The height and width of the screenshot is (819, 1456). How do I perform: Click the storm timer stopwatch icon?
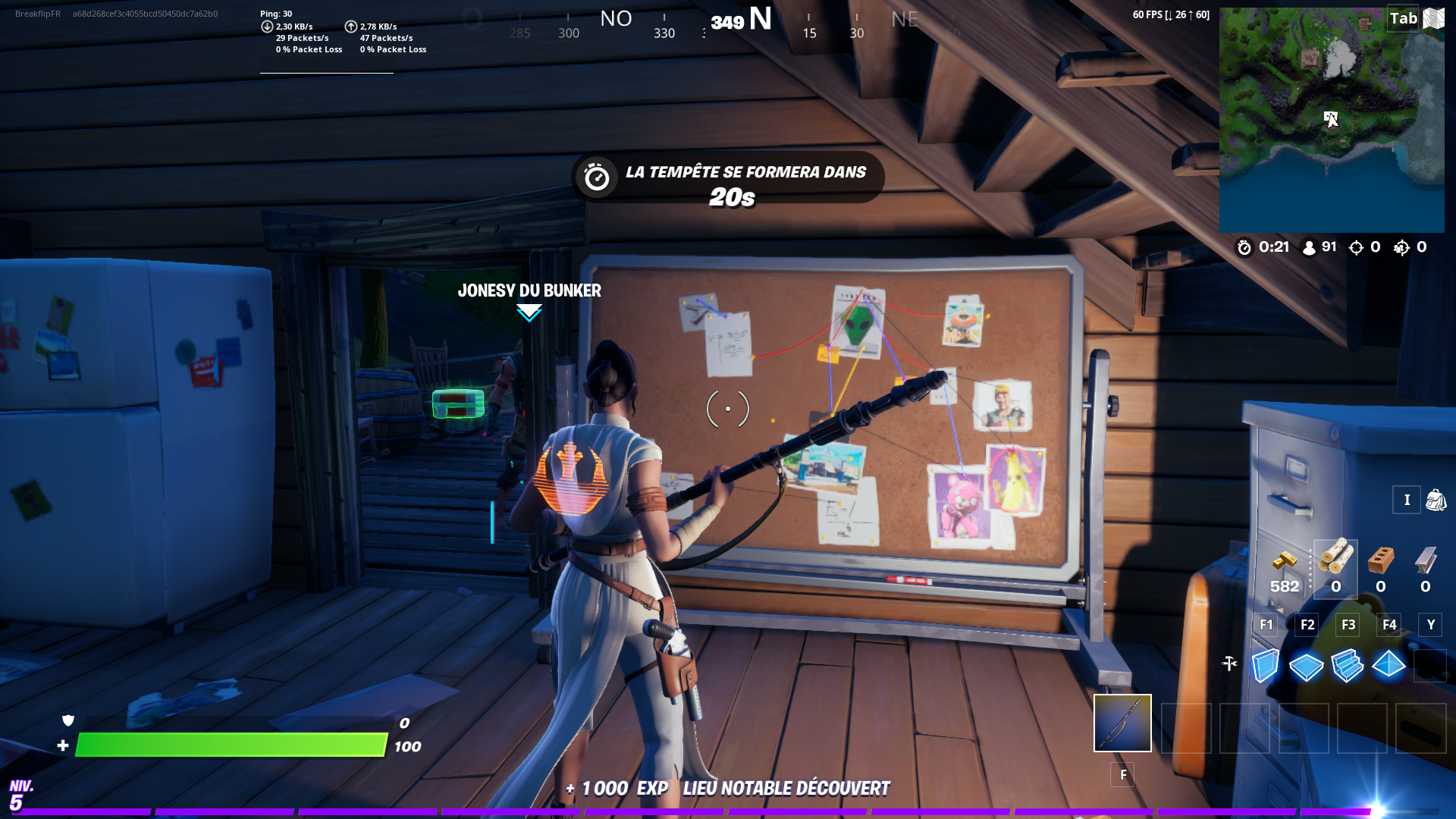1244,246
